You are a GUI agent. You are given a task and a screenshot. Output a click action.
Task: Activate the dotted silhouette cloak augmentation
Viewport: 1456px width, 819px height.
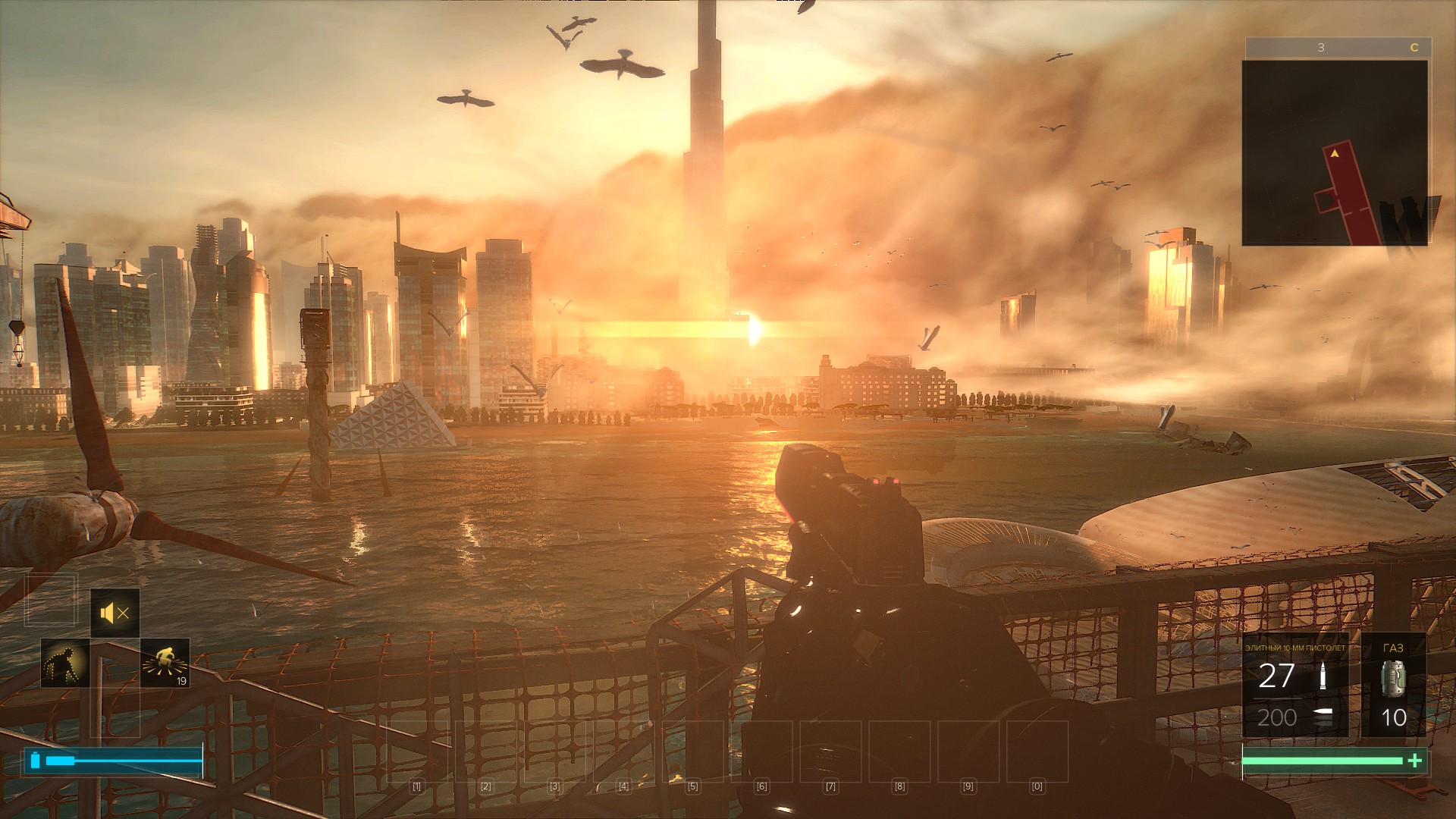point(65,663)
